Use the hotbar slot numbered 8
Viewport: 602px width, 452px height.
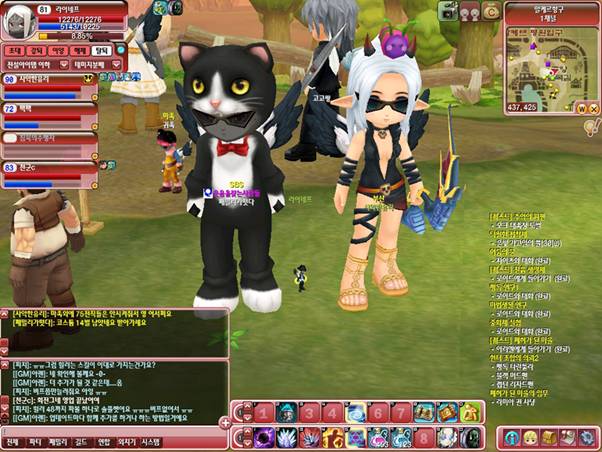pos(423,438)
